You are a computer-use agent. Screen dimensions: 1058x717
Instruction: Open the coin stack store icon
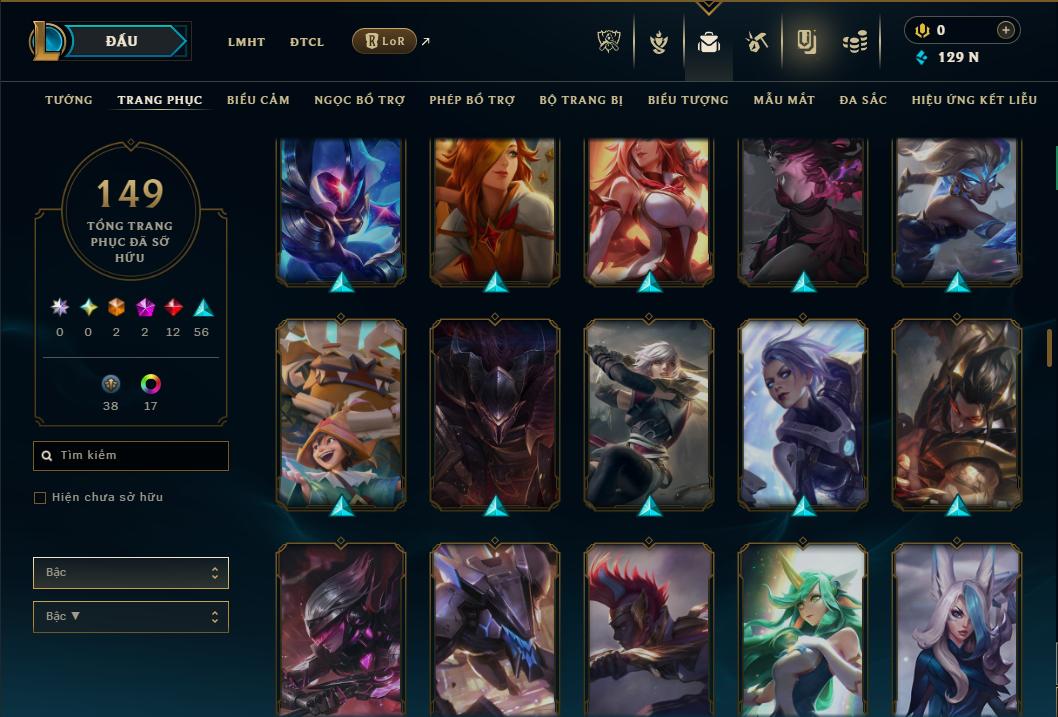(854, 42)
